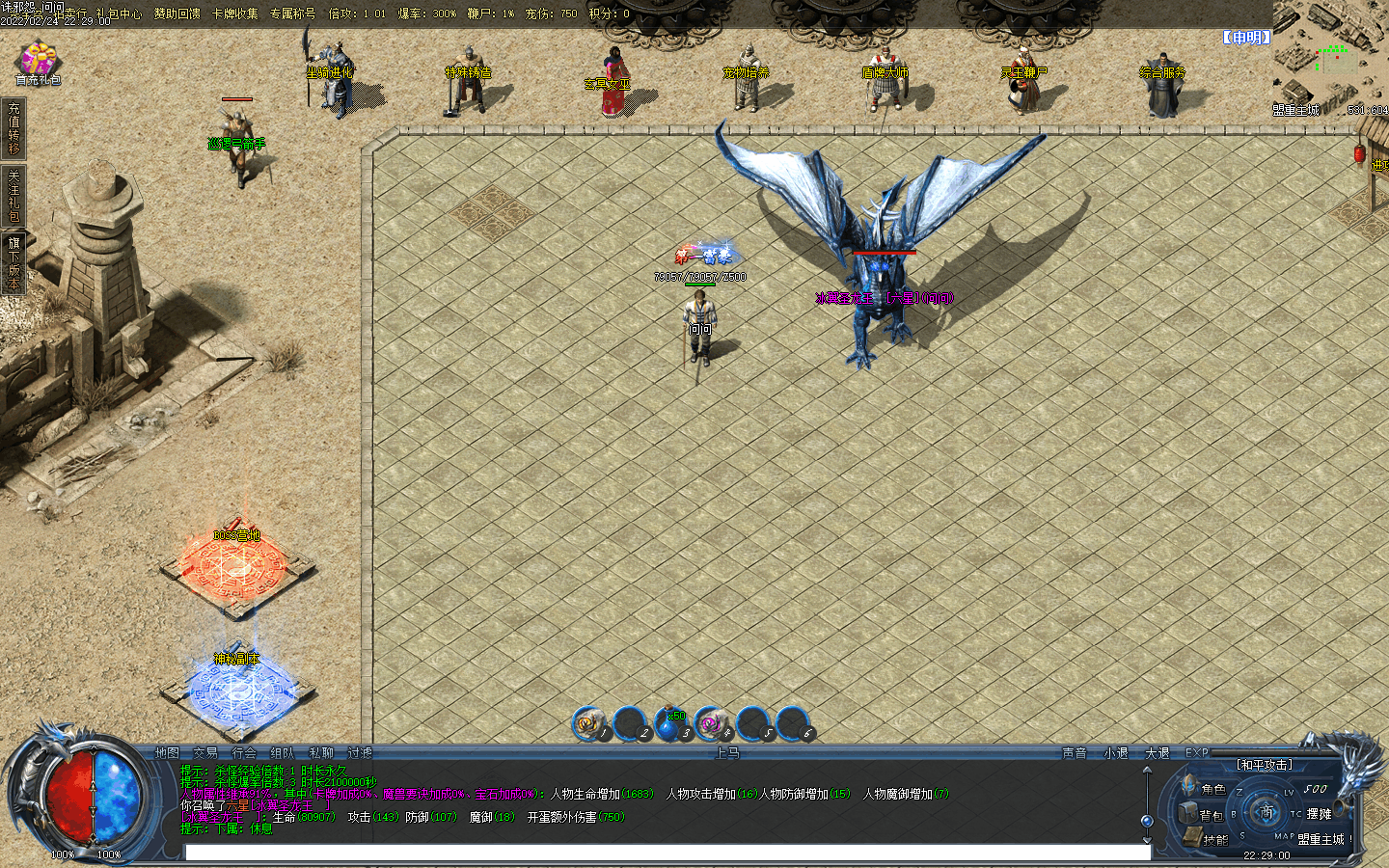Image resolution: width=1389 pixels, height=868 pixels.
Task: Click the chat input field
Action: pos(666,853)
